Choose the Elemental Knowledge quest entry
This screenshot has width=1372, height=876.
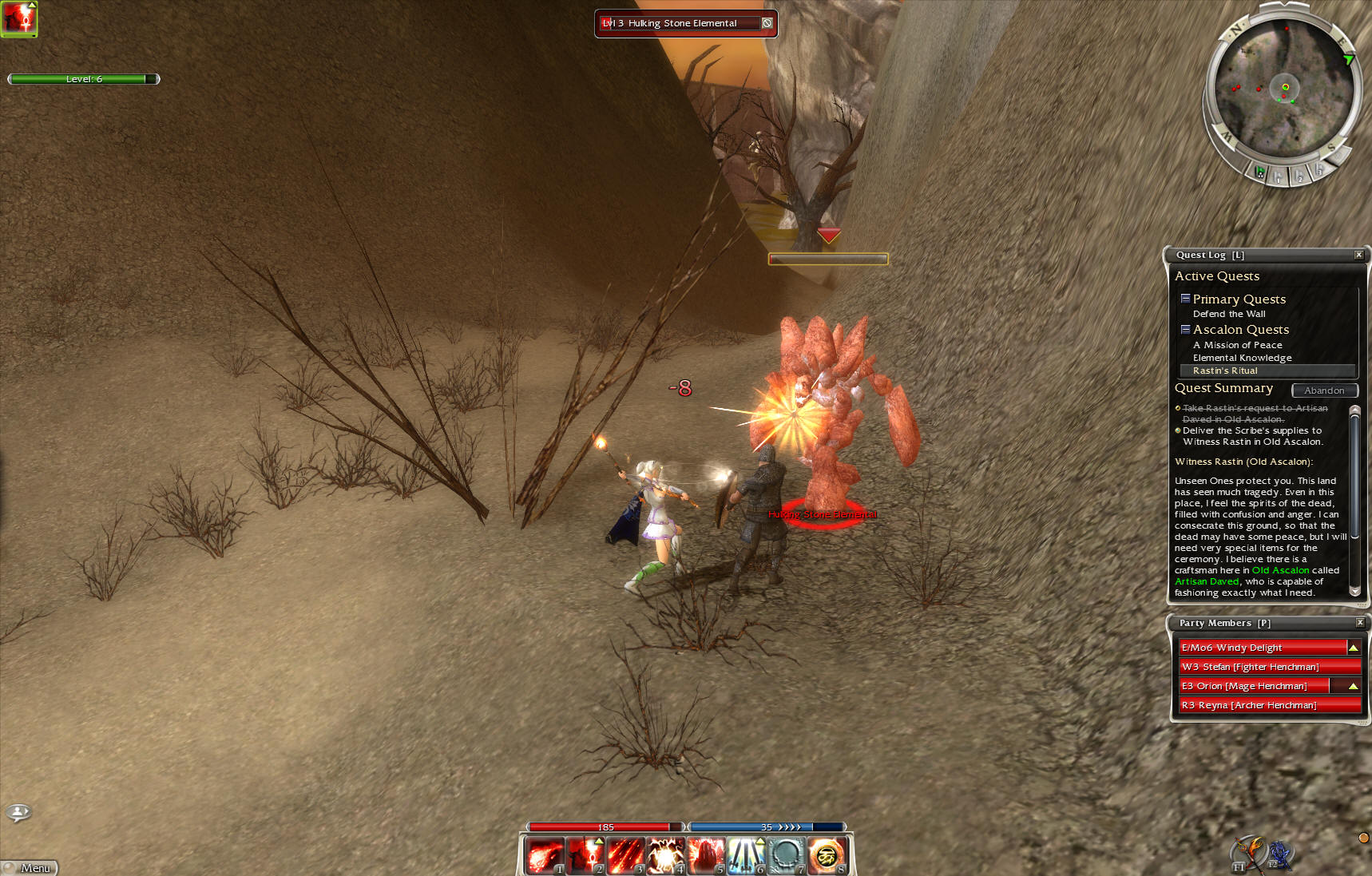pyautogui.click(x=1242, y=358)
